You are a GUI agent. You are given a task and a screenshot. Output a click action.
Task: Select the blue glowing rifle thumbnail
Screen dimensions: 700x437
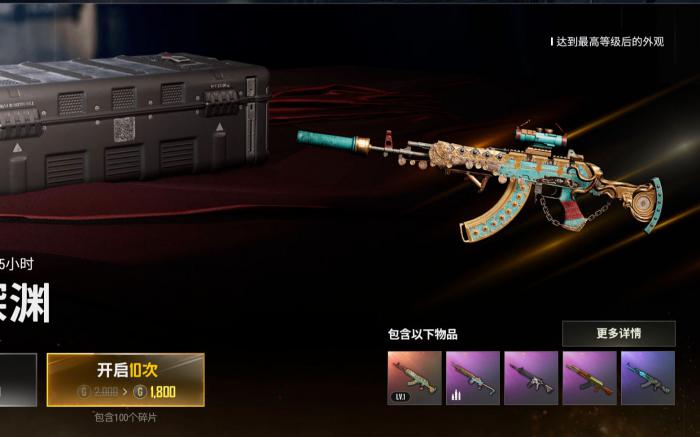click(647, 378)
